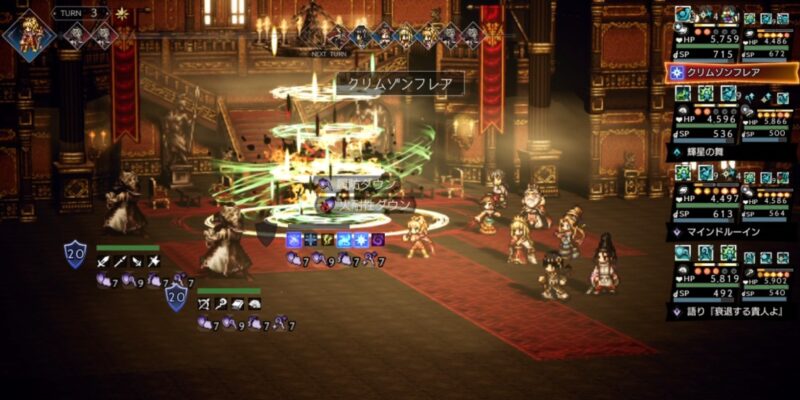
Task: Tap the tome weakness icon
Action: tap(239, 303)
